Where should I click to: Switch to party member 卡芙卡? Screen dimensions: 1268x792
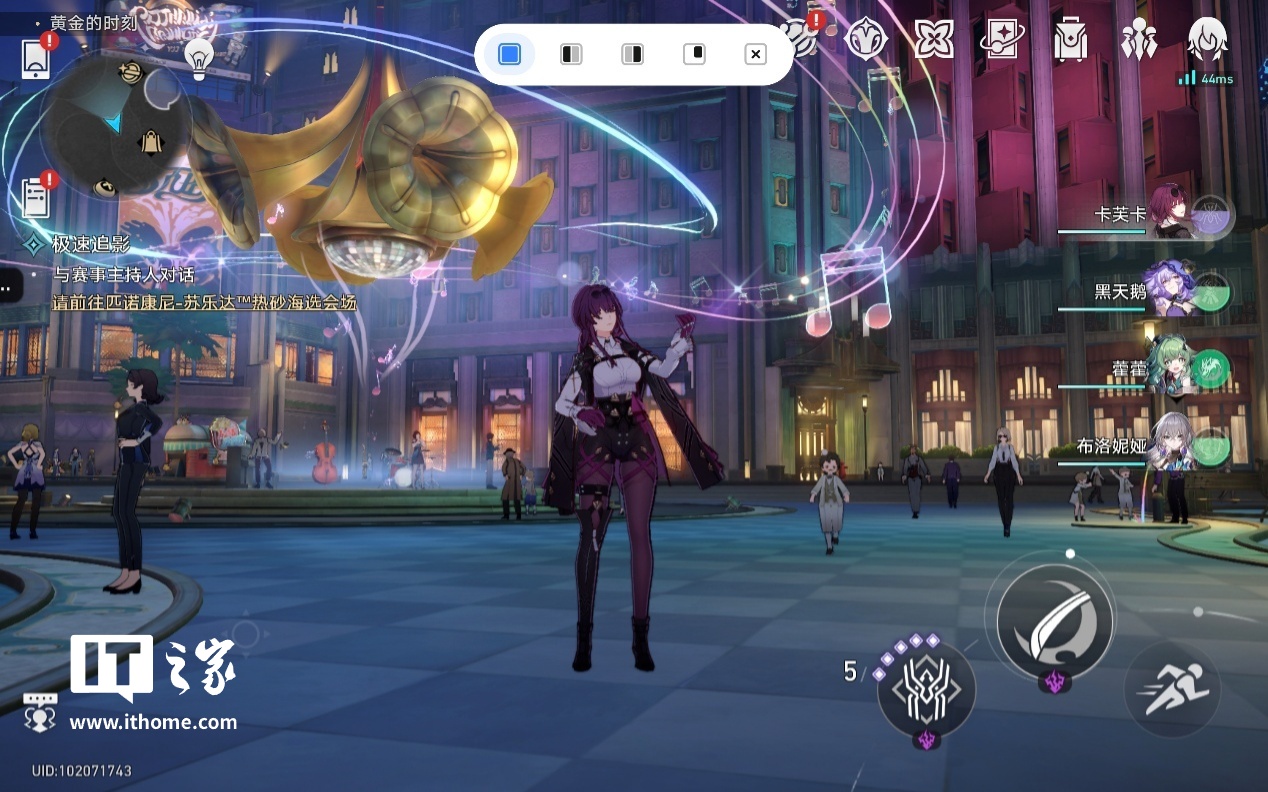click(x=1170, y=213)
